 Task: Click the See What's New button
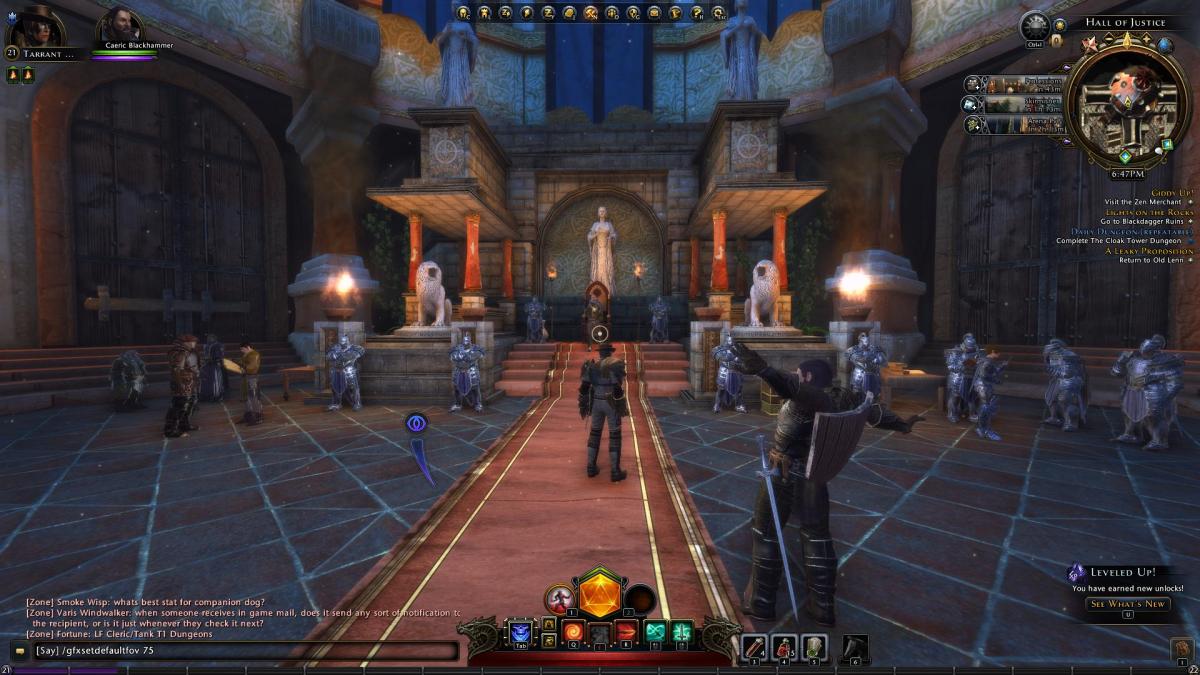tap(1127, 604)
